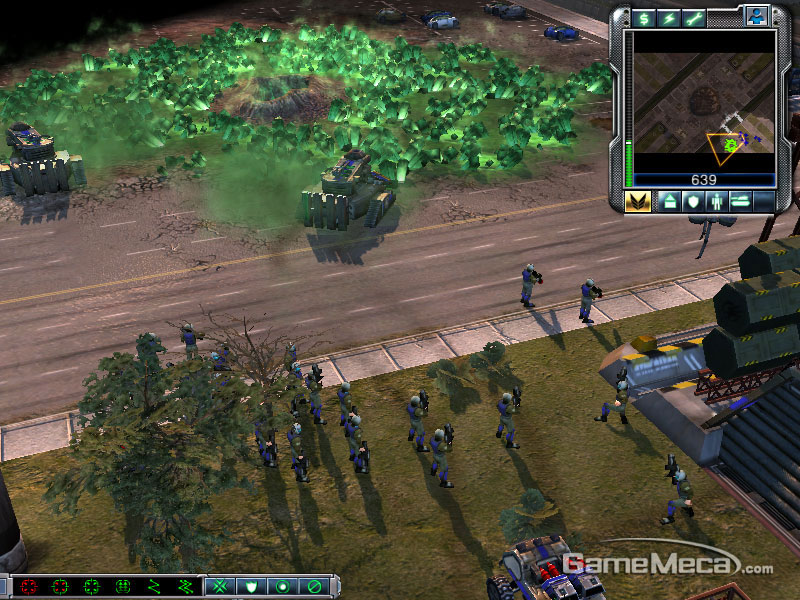Image resolution: width=800 pixels, height=600 pixels.
Task: Switch to the production structures tab
Action: [667, 202]
